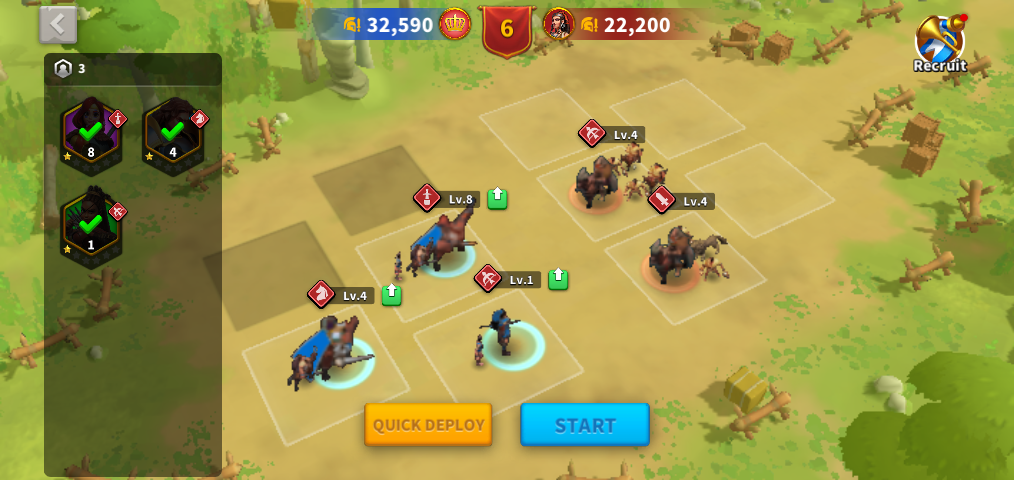1014x480 pixels.
Task: Click the green upgrade arrow on Lv.4 cavalry
Action: [x=391, y=294]
